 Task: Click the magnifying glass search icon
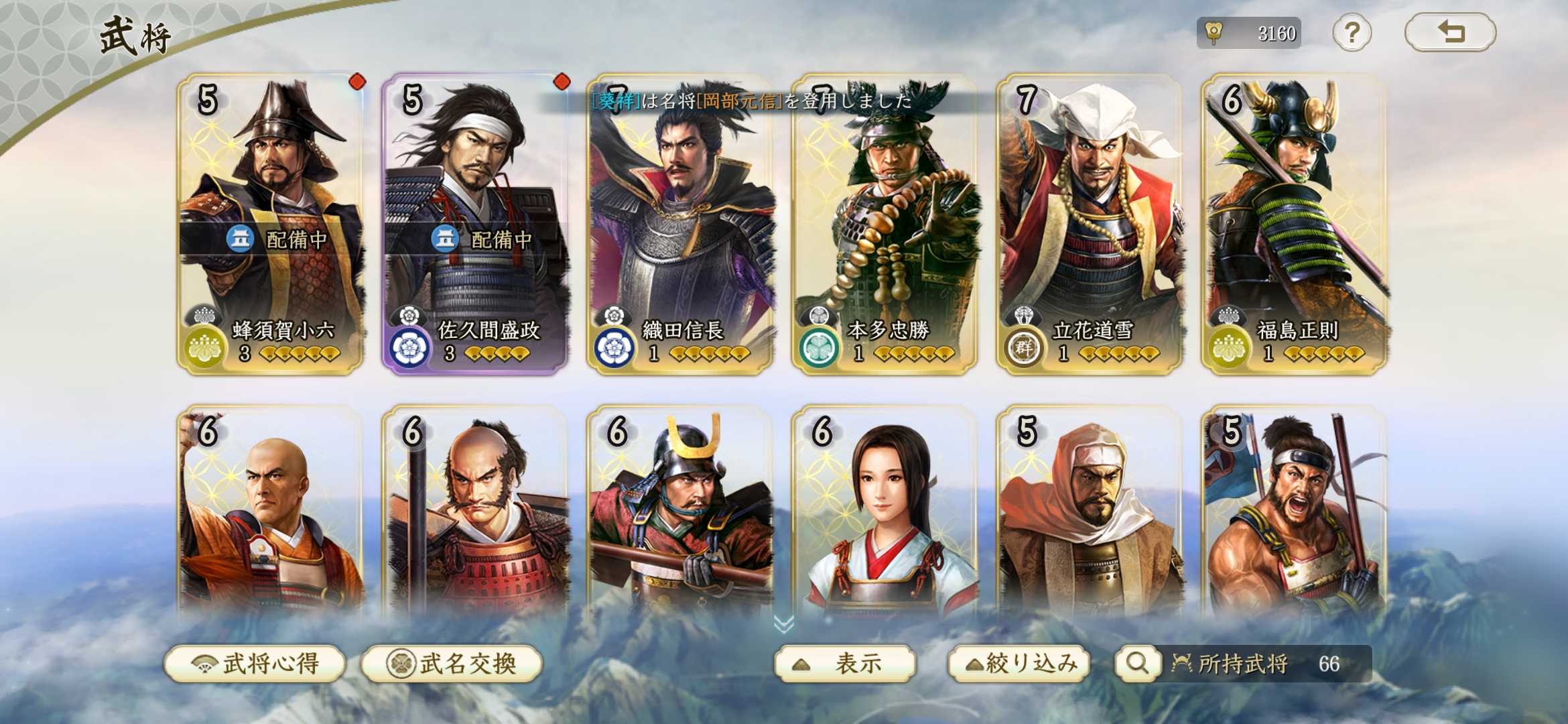click(x=1136, y=664)
